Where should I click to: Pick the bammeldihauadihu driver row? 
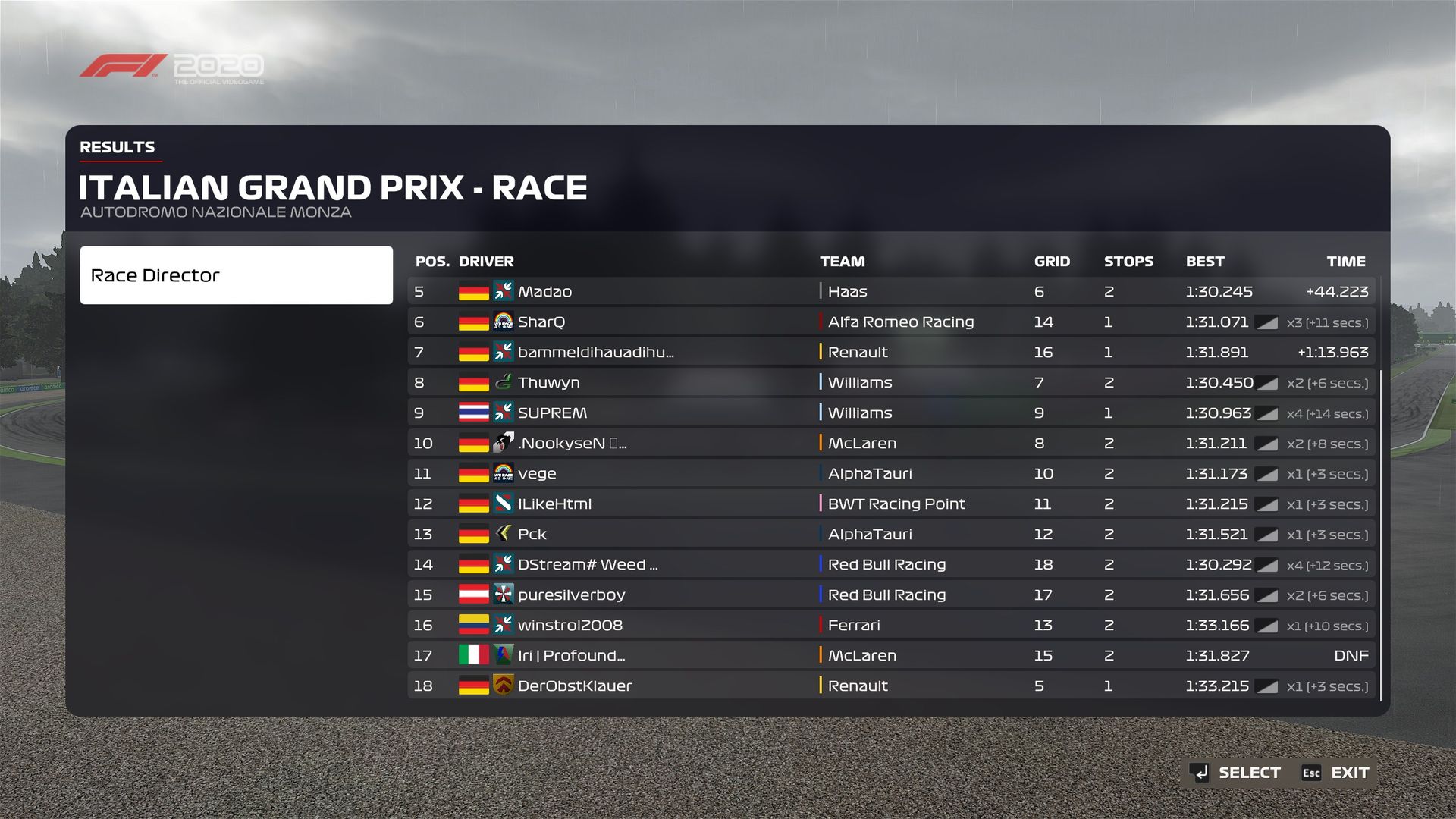891,352
